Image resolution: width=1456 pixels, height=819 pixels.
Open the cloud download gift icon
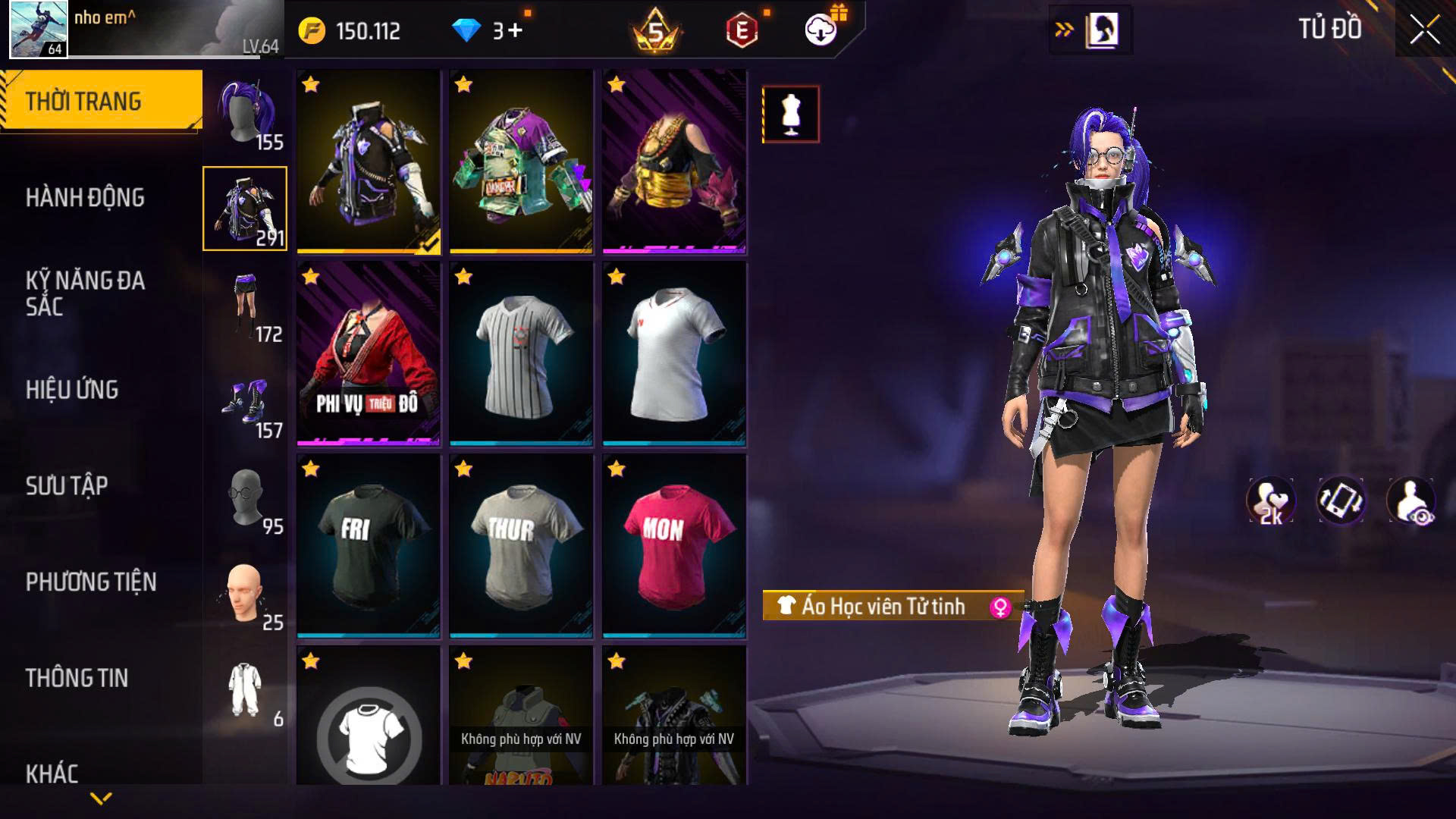[x=821, y=30]
